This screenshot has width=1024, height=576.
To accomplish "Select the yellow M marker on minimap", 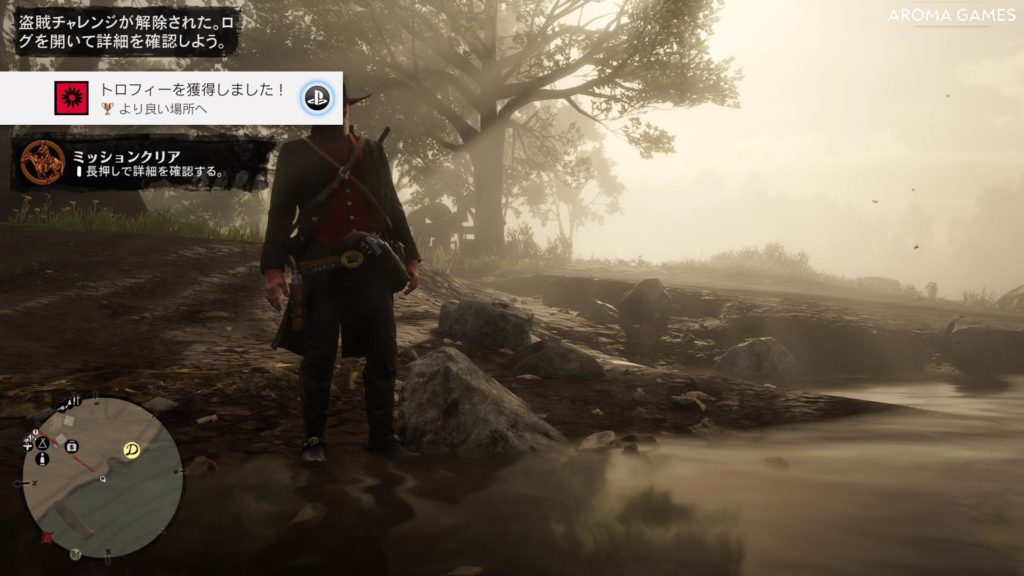I will (x=75, y=554).
